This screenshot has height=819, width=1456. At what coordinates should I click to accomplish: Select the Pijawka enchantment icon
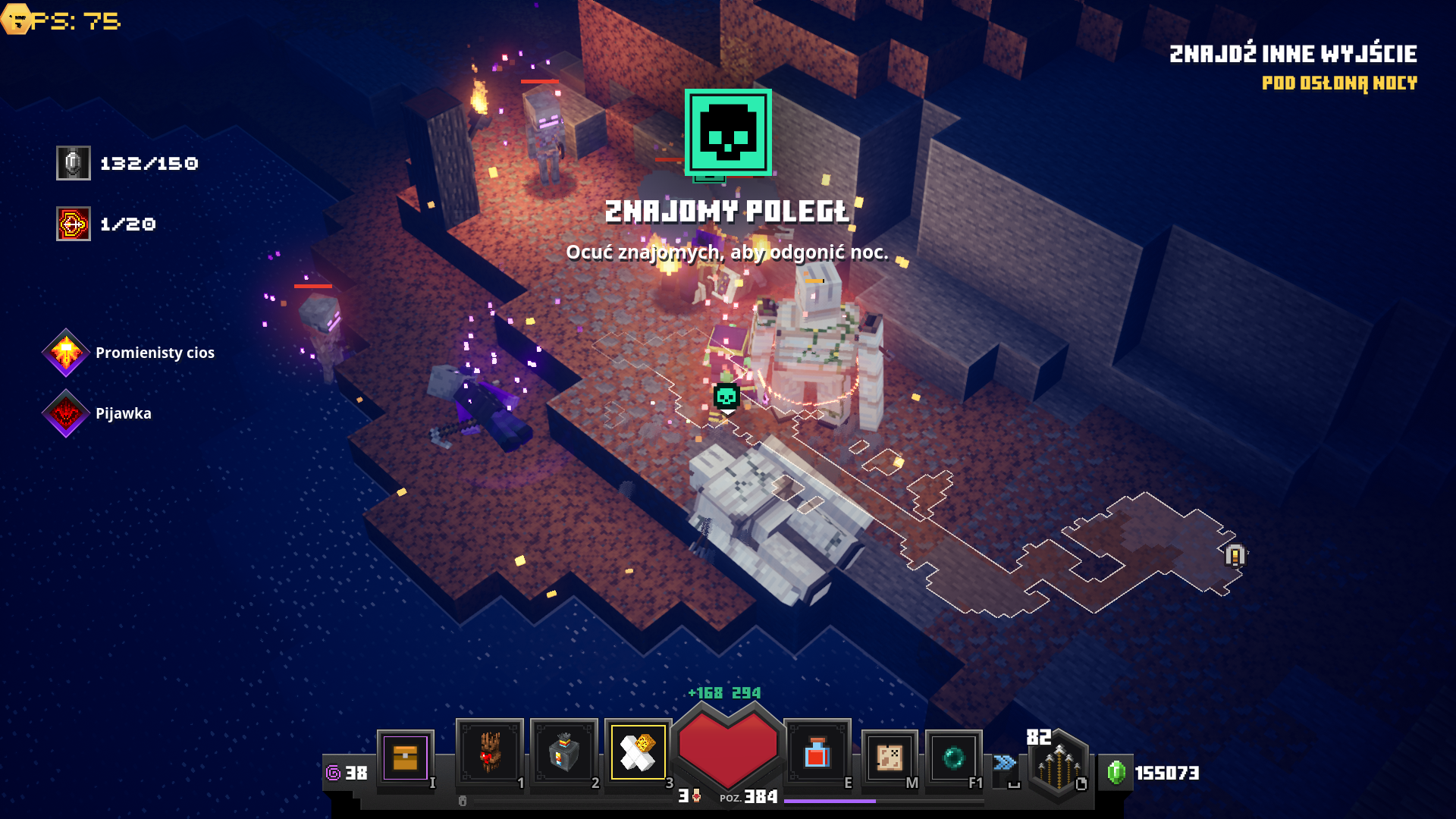coord(66,413)
